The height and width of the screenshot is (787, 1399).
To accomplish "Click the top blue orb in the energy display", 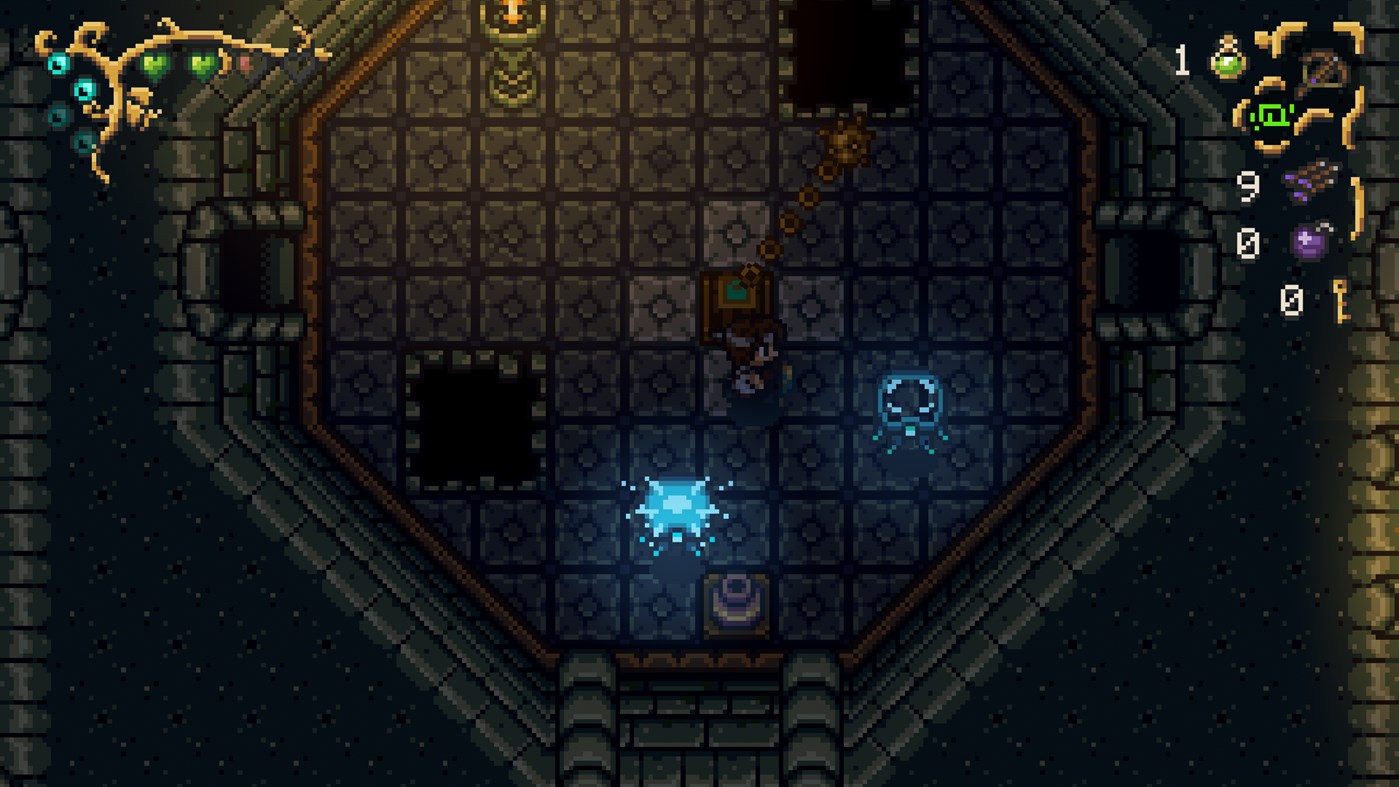I will 57,63.
